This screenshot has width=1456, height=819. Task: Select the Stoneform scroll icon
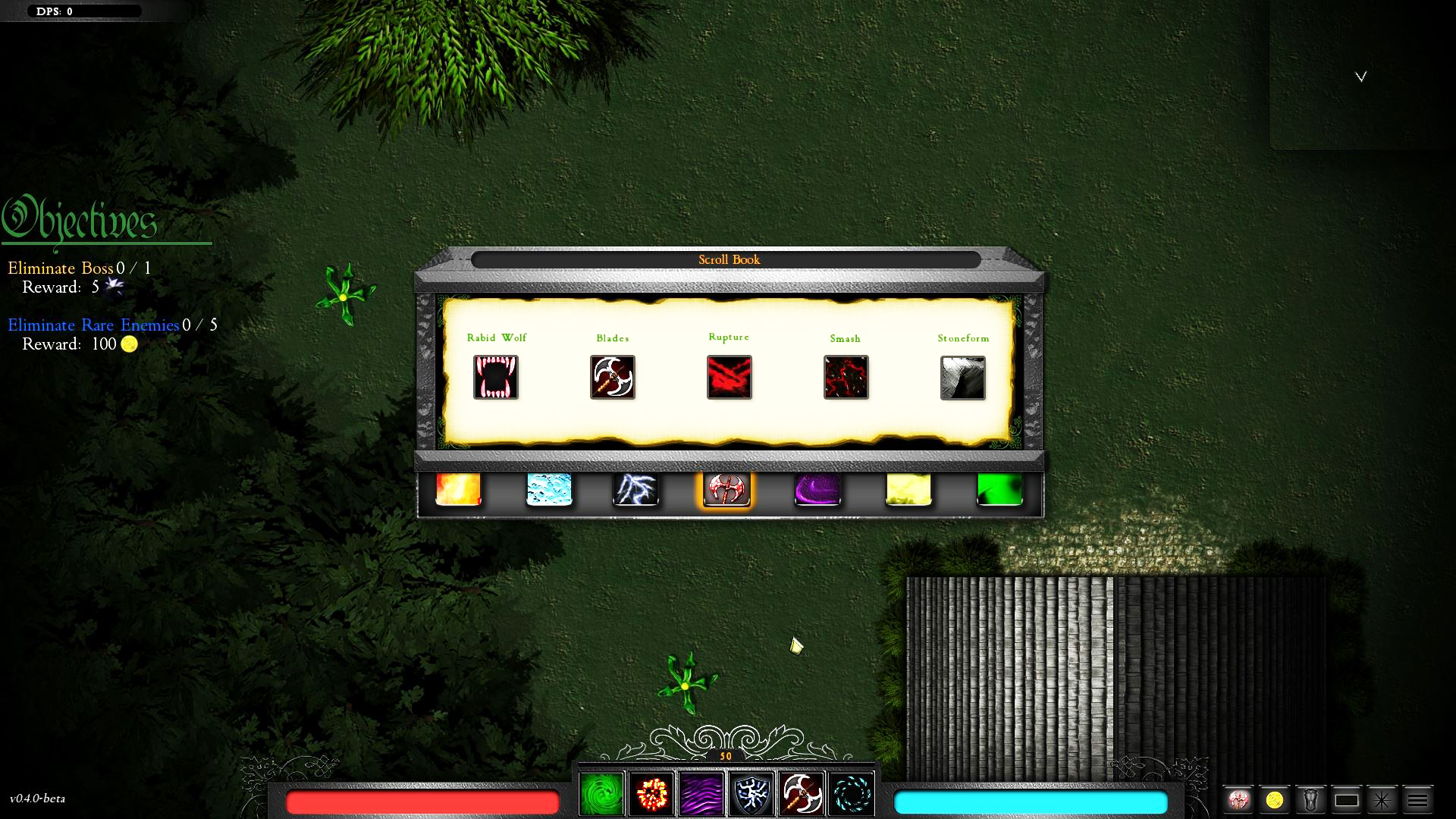tap(963, 377)
